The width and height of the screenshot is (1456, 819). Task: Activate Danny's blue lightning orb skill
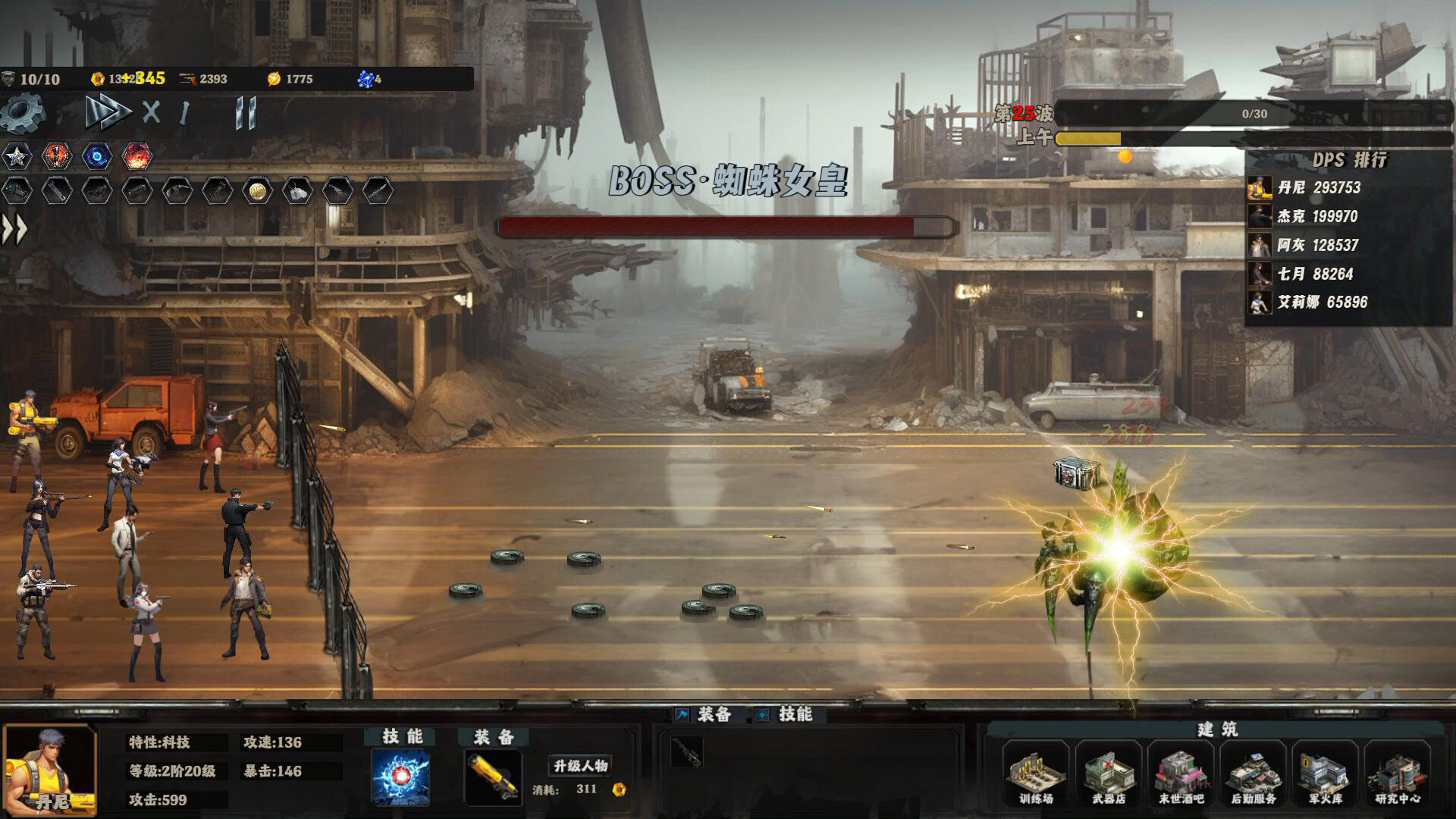point(400,777)
